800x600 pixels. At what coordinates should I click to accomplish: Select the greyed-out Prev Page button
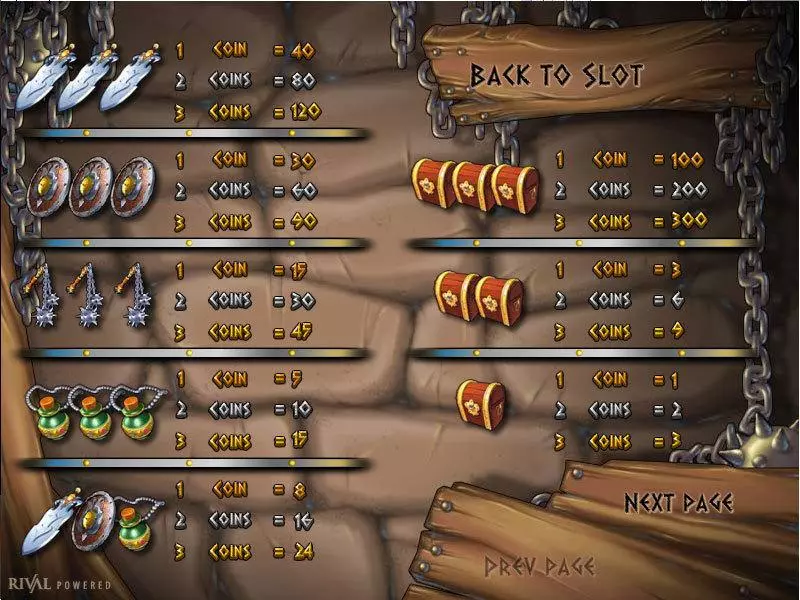coord(539,567)
